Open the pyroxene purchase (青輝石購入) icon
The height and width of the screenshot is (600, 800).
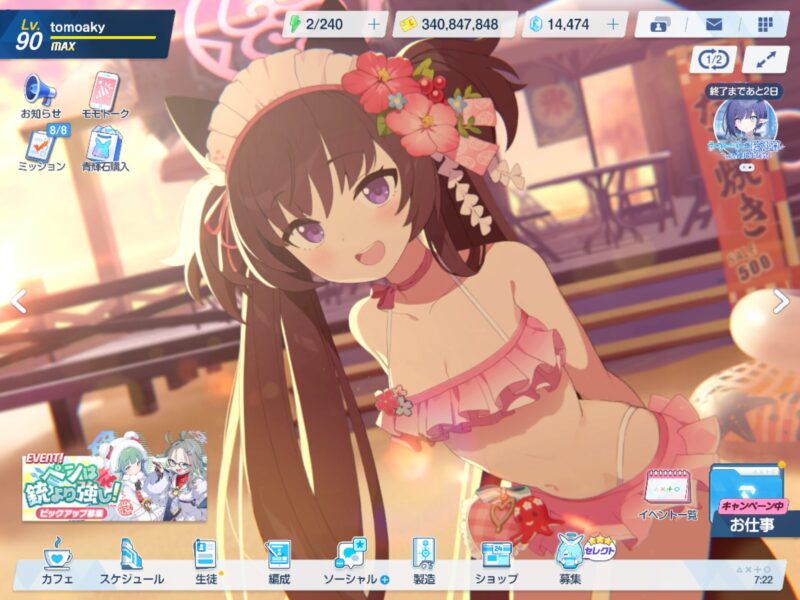click(x=105, y=148)
